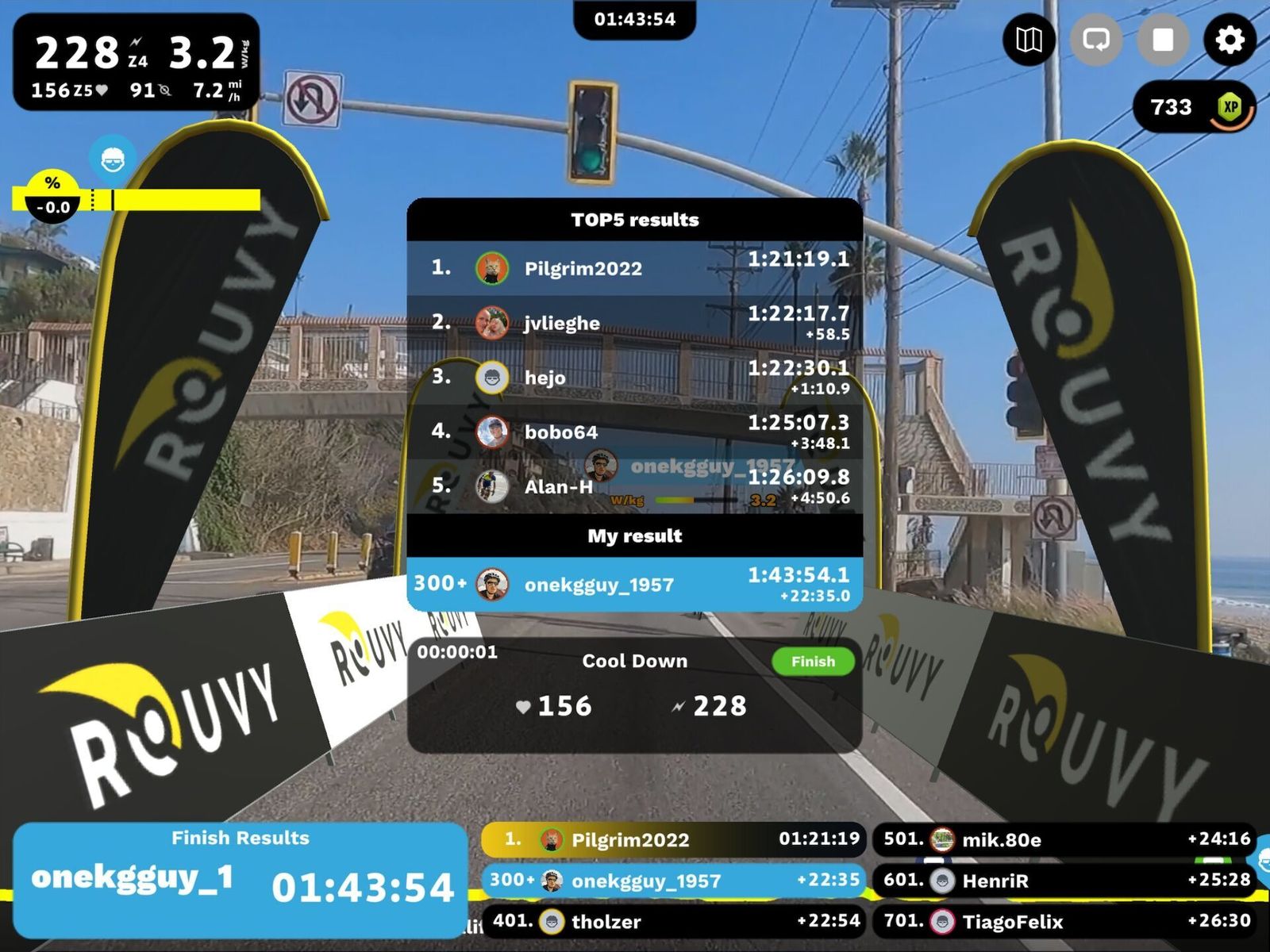Screen dimensions: 1270x952
Task: Open the blue Finish Results panel
Action: (x=240, y=880)
